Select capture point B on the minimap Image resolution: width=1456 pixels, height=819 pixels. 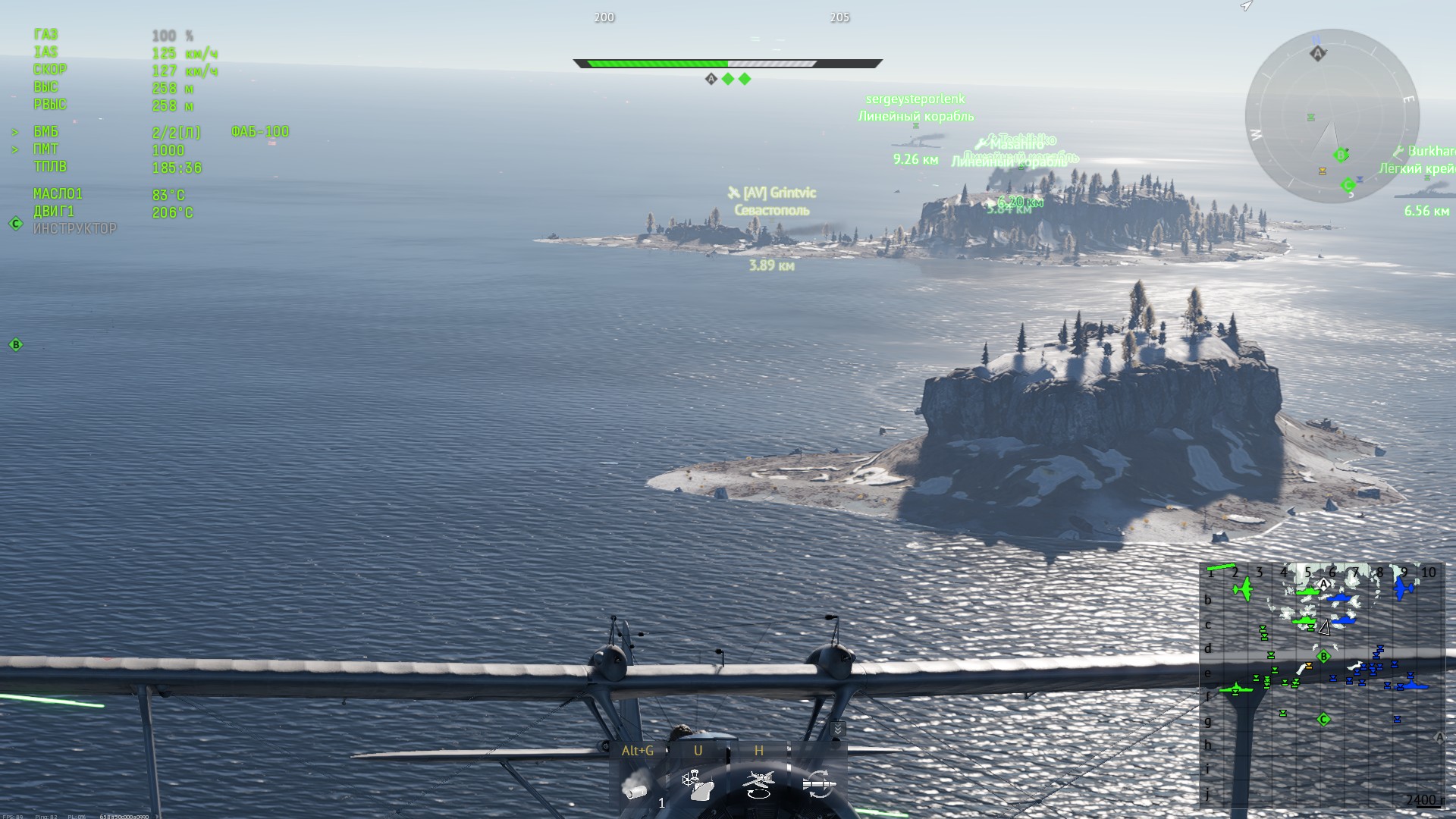click(x=1324, y=657)
